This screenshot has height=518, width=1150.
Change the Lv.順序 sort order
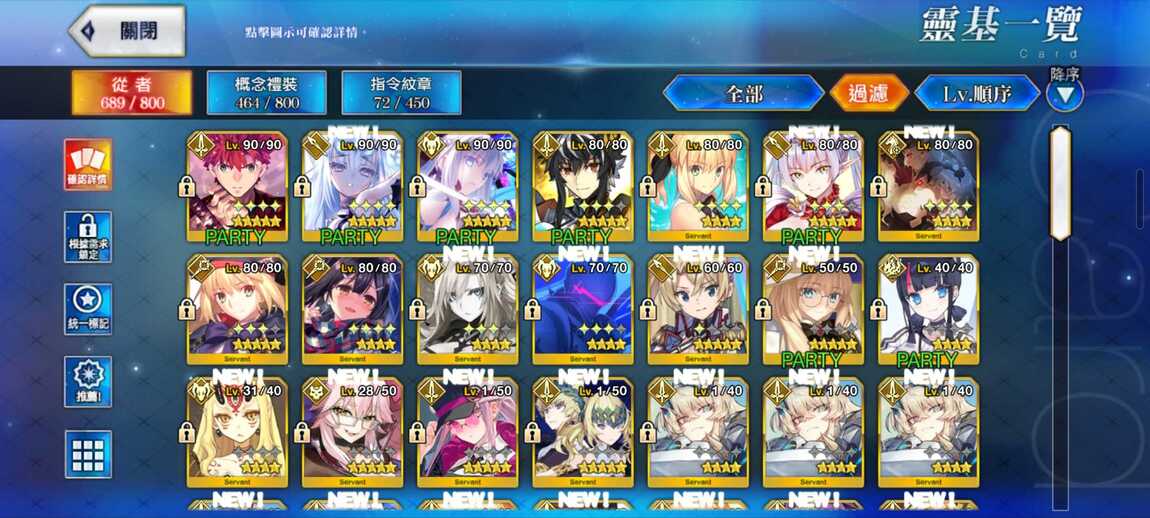(x=977, y=94)
